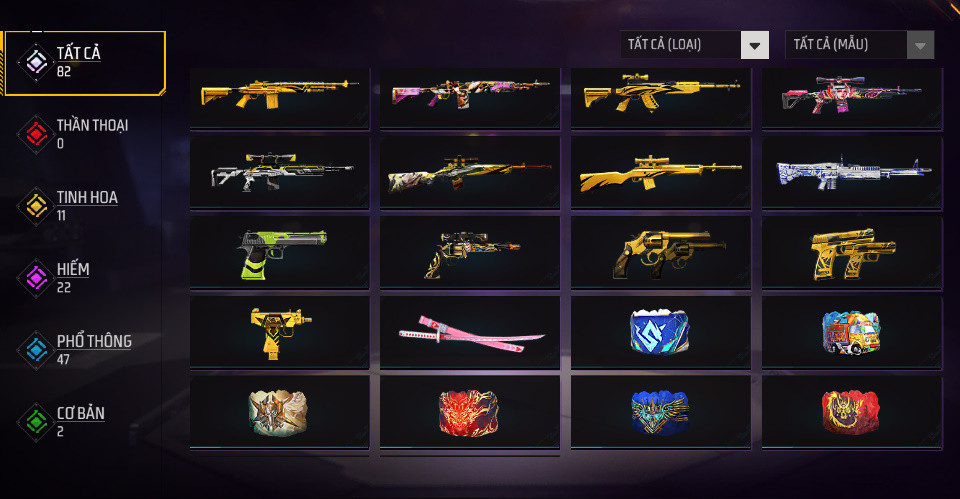Open the Tất Cả (Mẫu) dropdown

point(860,45)
